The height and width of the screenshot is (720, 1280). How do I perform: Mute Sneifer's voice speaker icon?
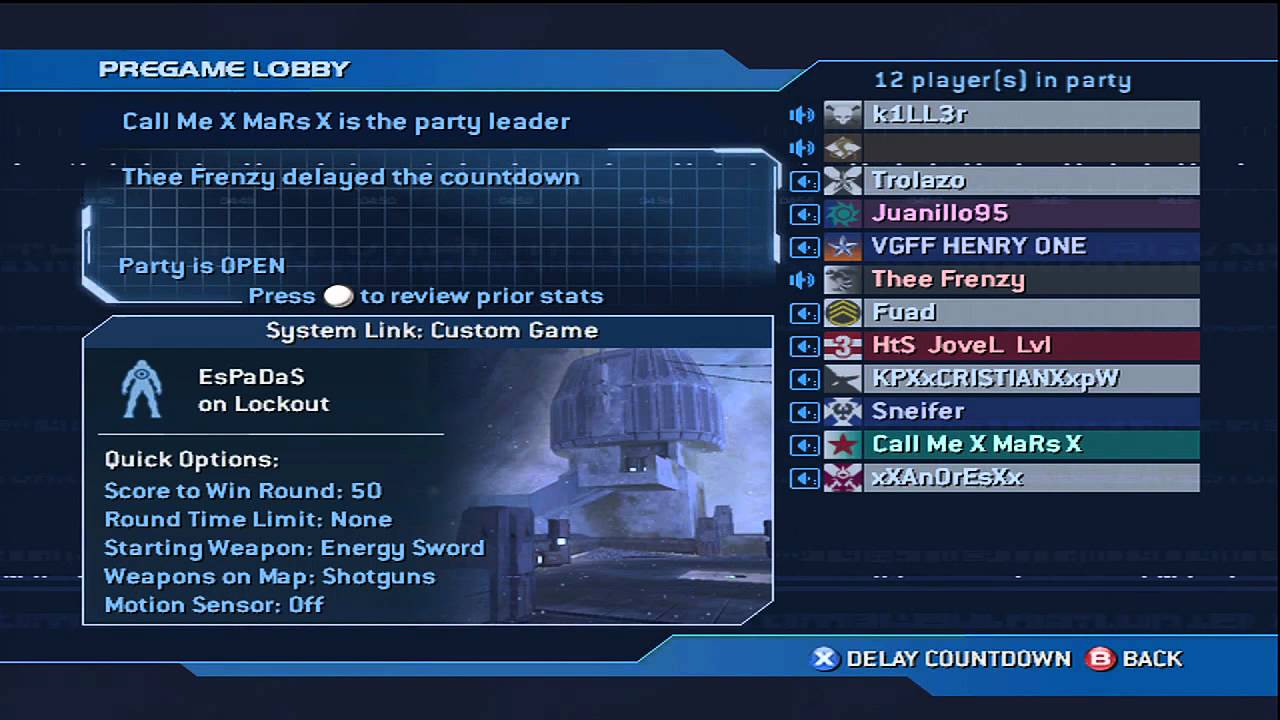pos(803,411)
